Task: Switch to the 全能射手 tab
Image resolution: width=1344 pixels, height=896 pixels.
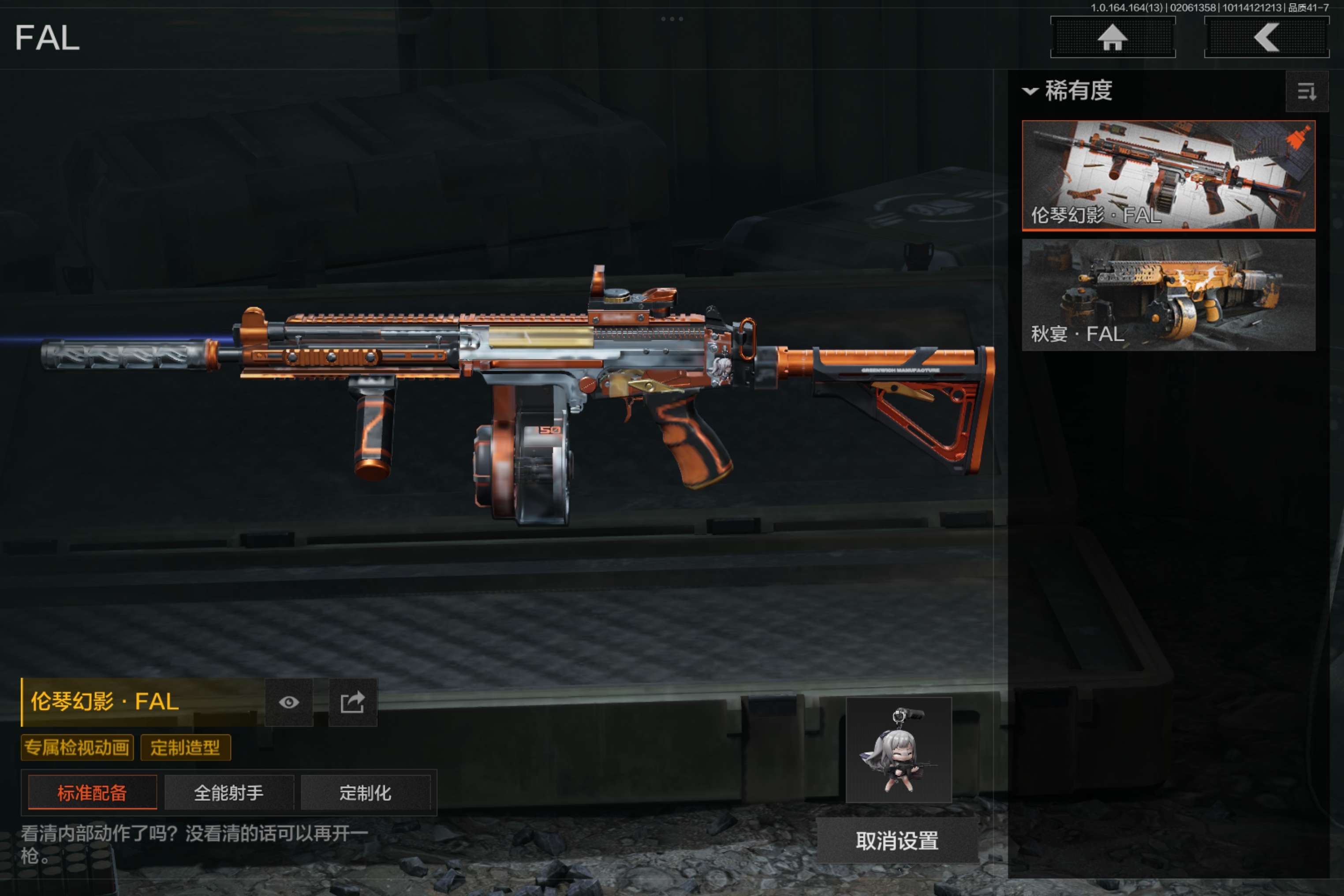Action: 228,792
